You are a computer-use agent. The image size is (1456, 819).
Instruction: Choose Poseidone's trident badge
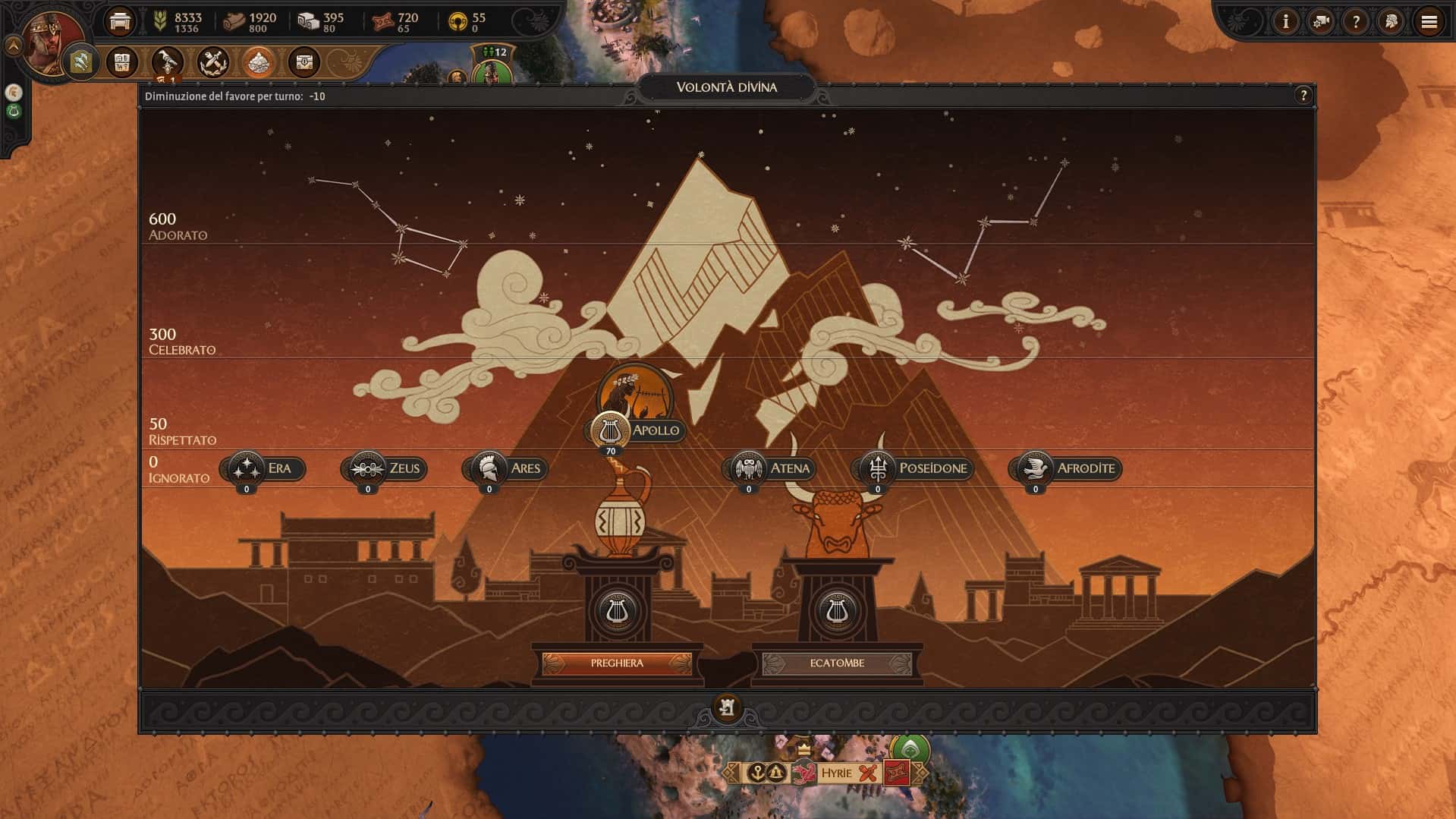(x=878, y=468)
